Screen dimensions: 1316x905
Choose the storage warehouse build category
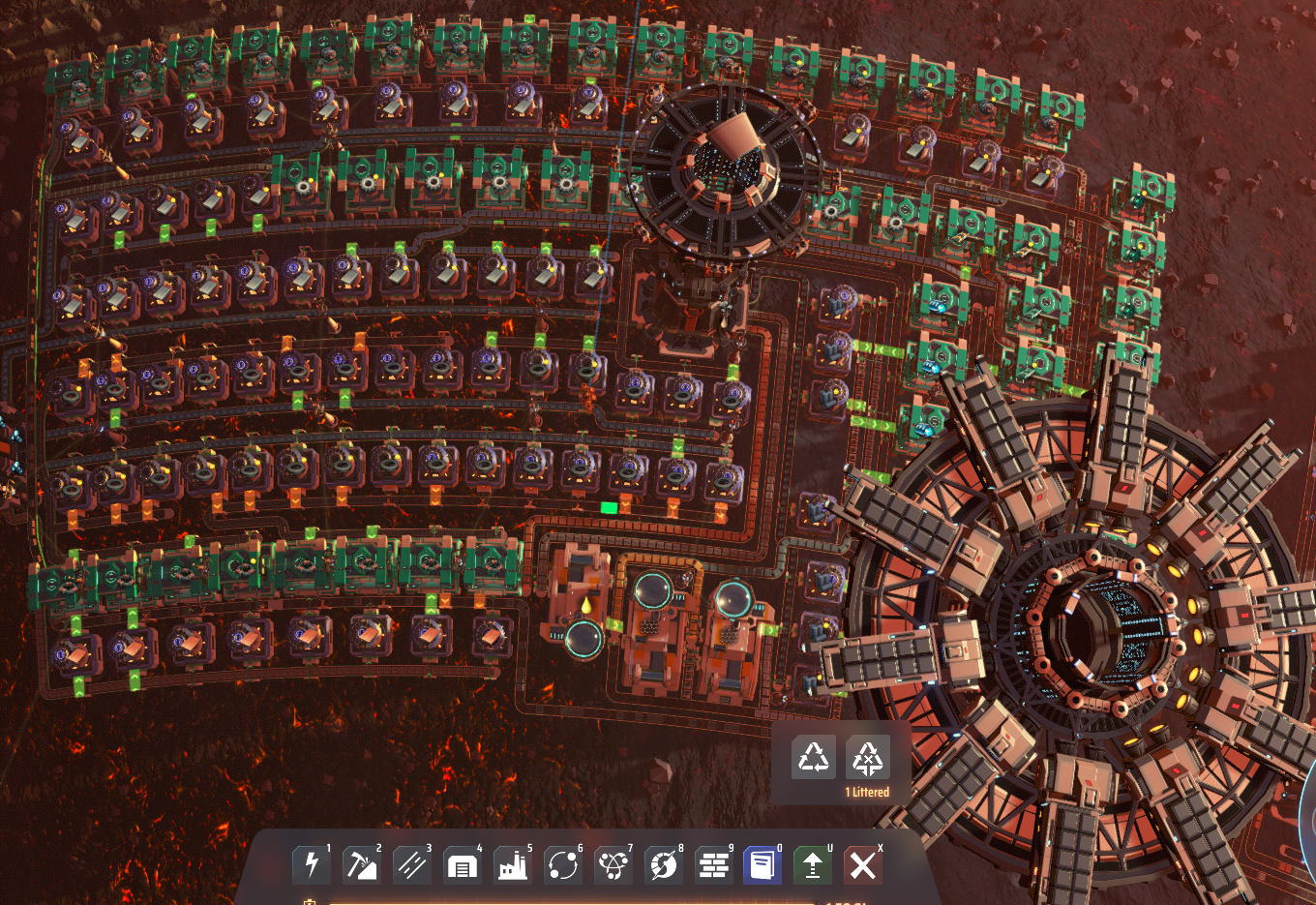click(x=463, y=863)
